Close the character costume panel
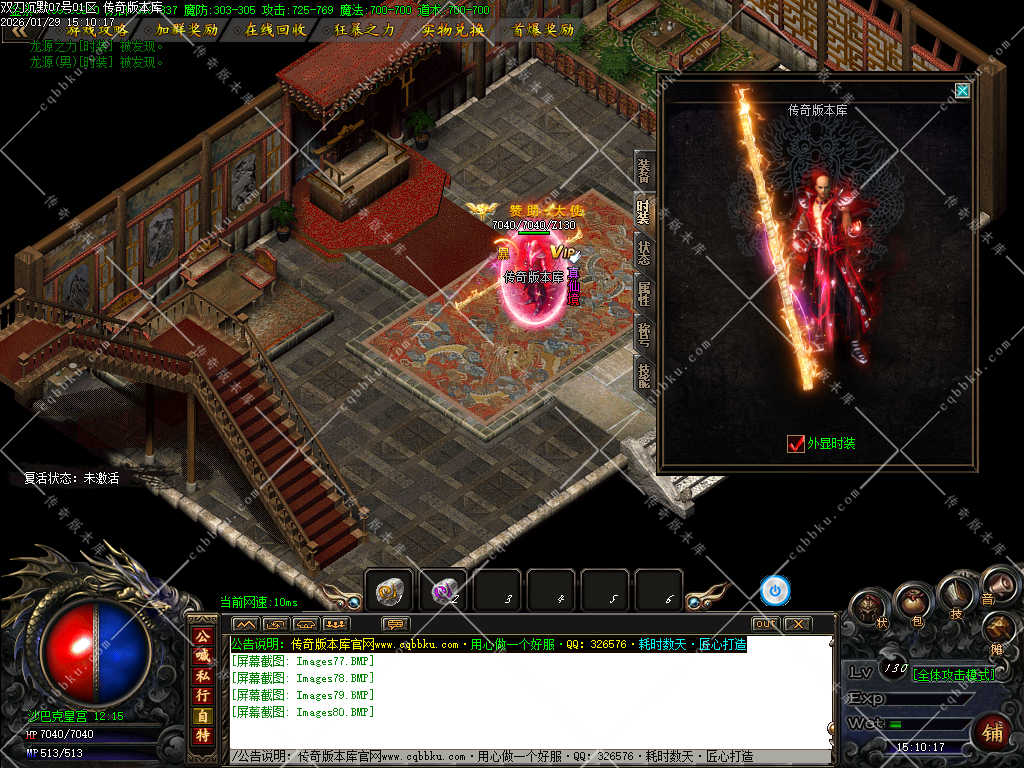The image size is (1024, 768). 962,91
